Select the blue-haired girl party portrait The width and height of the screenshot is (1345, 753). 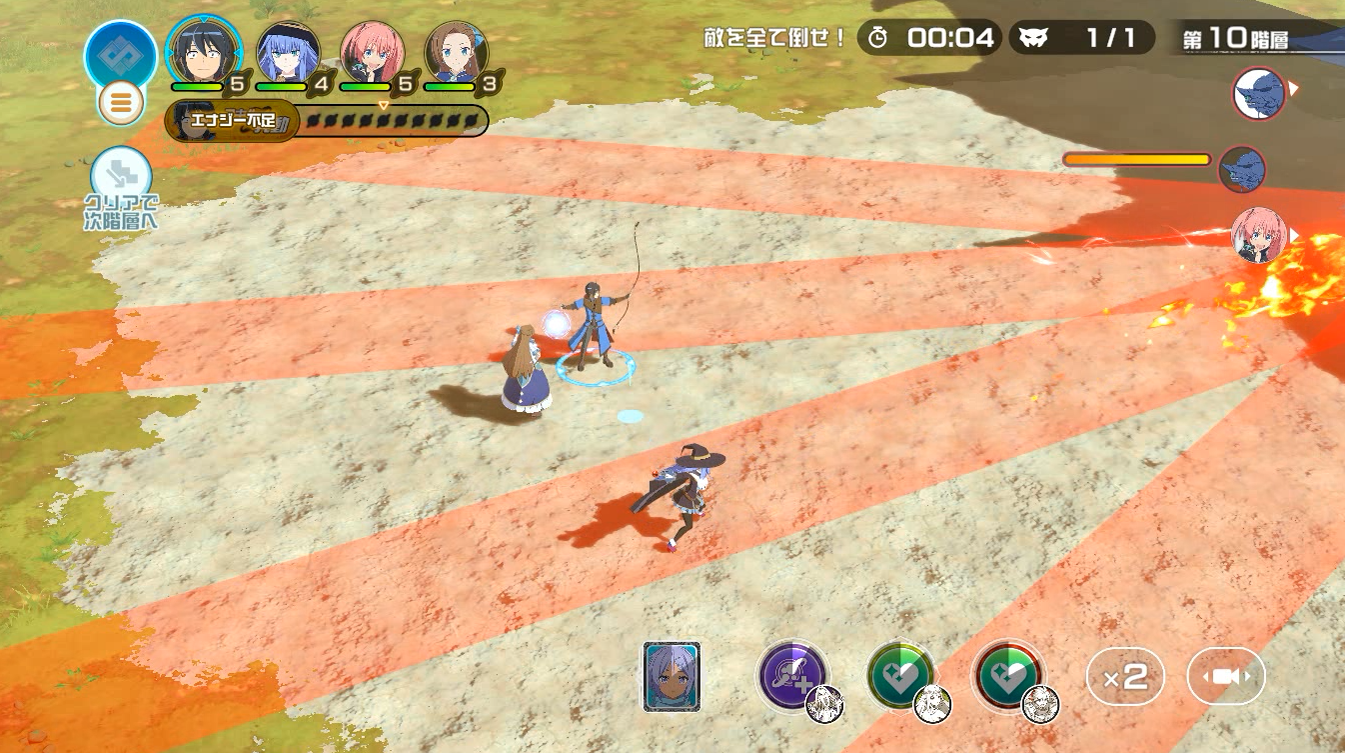pyautogui.click(x=288, y=52)
